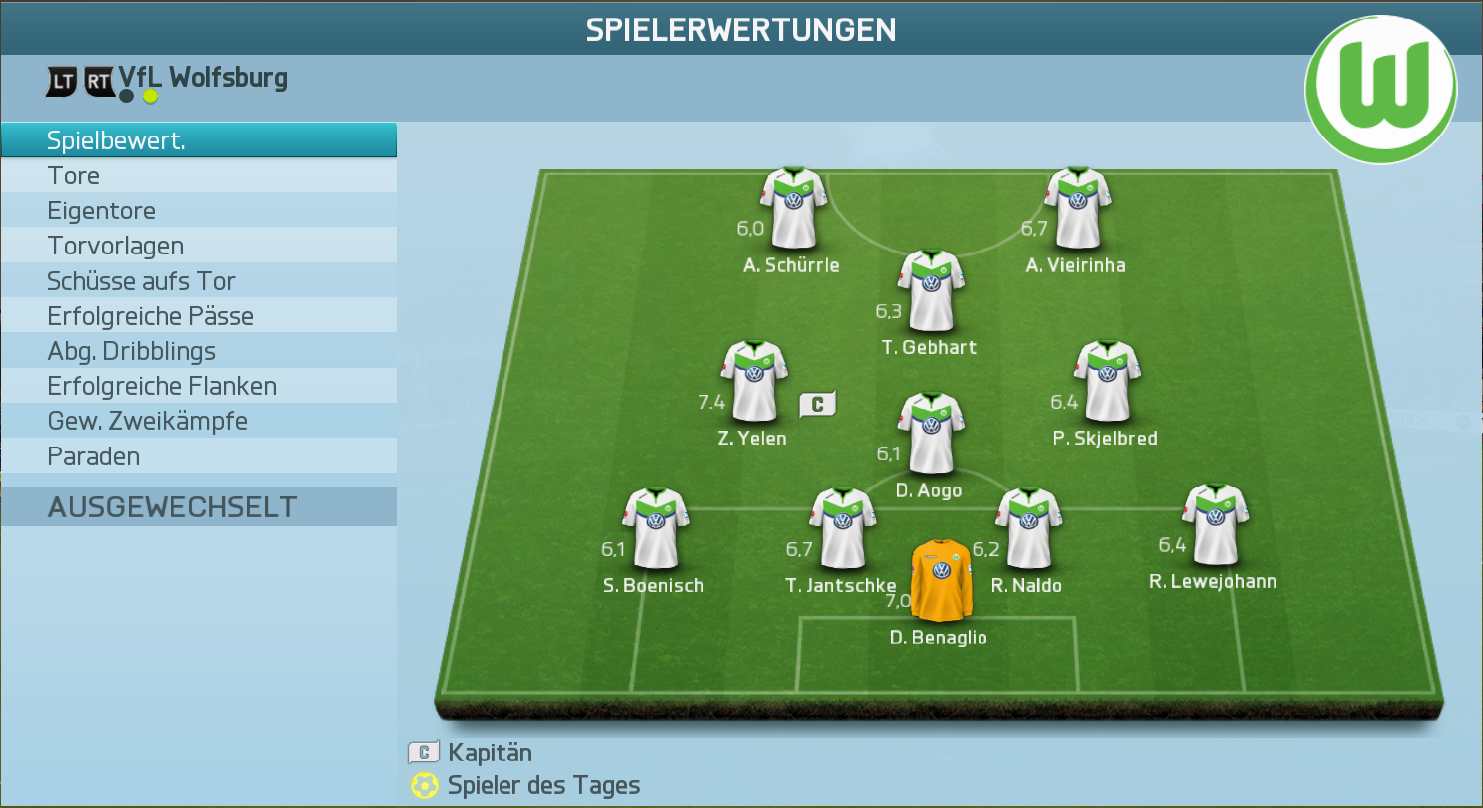View the Paraden statistics
The width and height of the screenshot is (1483, 808).
(x=198, y=456)
